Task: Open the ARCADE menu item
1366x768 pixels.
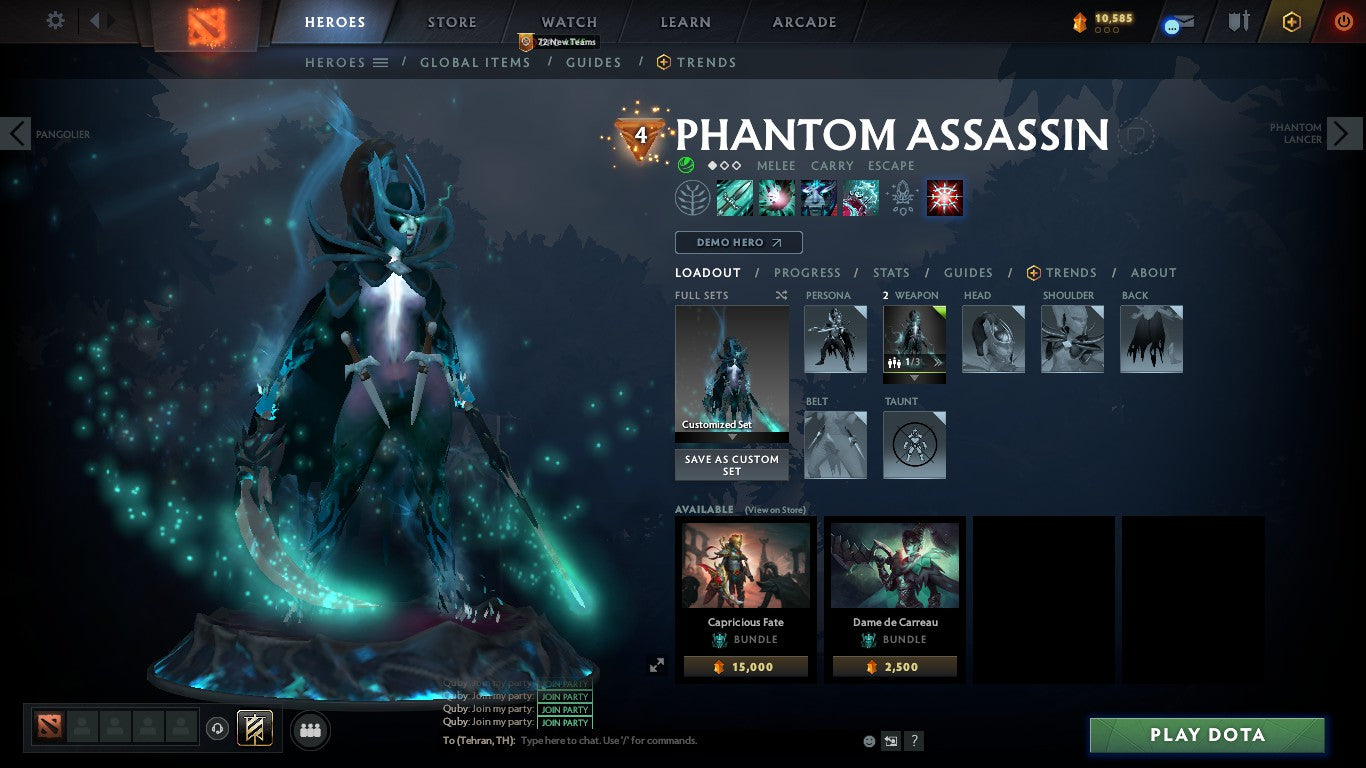Action: [x=803, y=21]
